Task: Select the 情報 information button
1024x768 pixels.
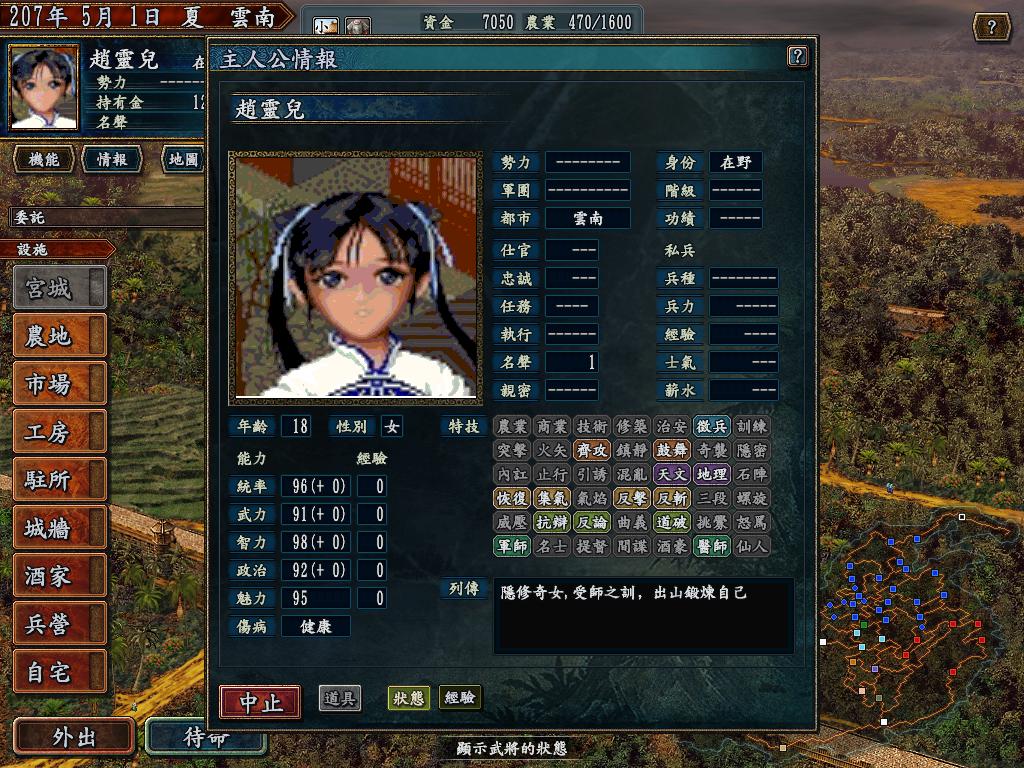Action: click(111, 159)
